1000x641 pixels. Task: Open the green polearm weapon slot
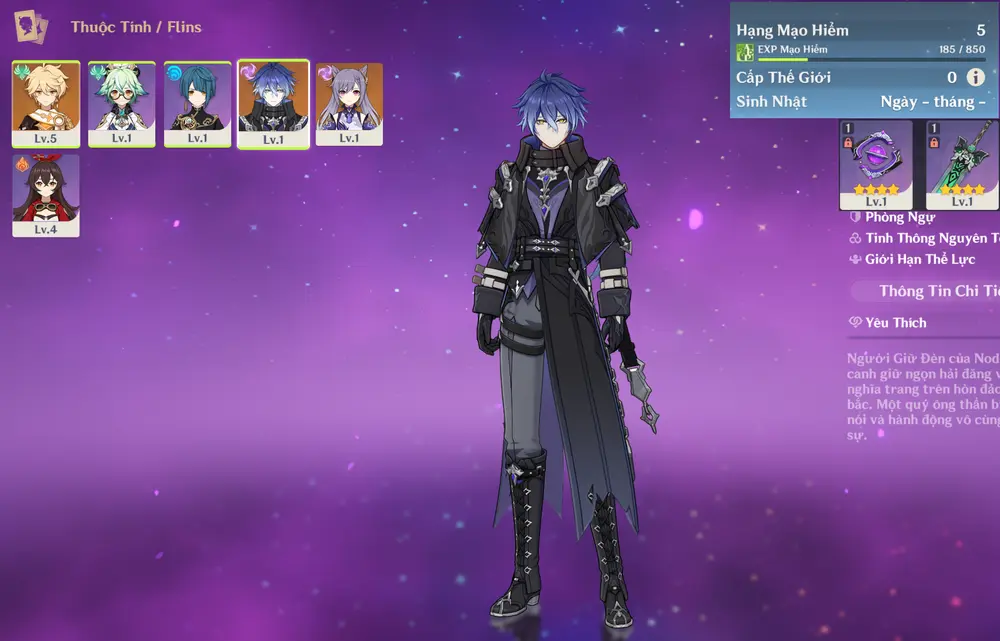pos(962,164)
